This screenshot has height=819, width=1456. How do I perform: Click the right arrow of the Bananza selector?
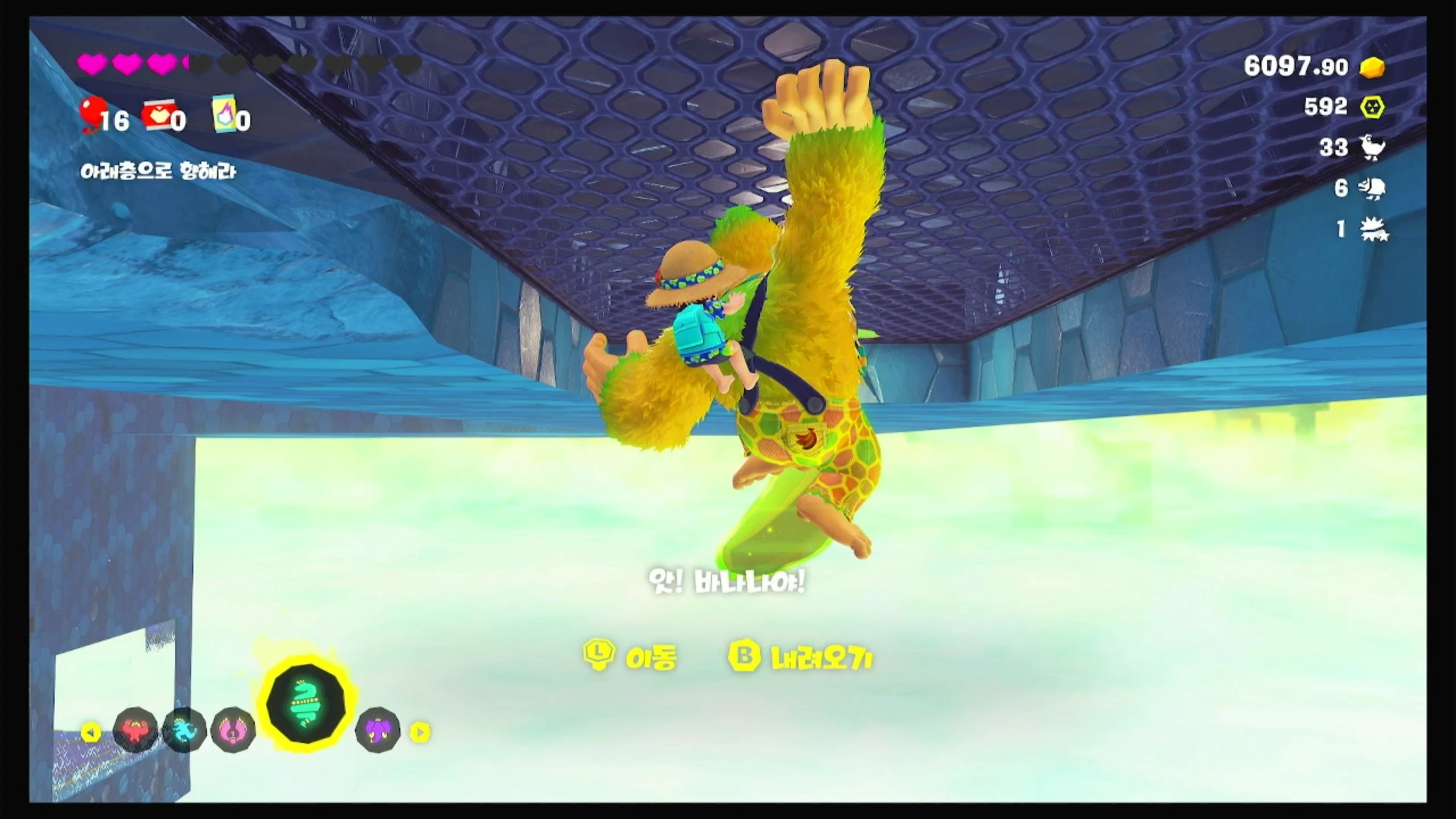[x=420, y=732]
